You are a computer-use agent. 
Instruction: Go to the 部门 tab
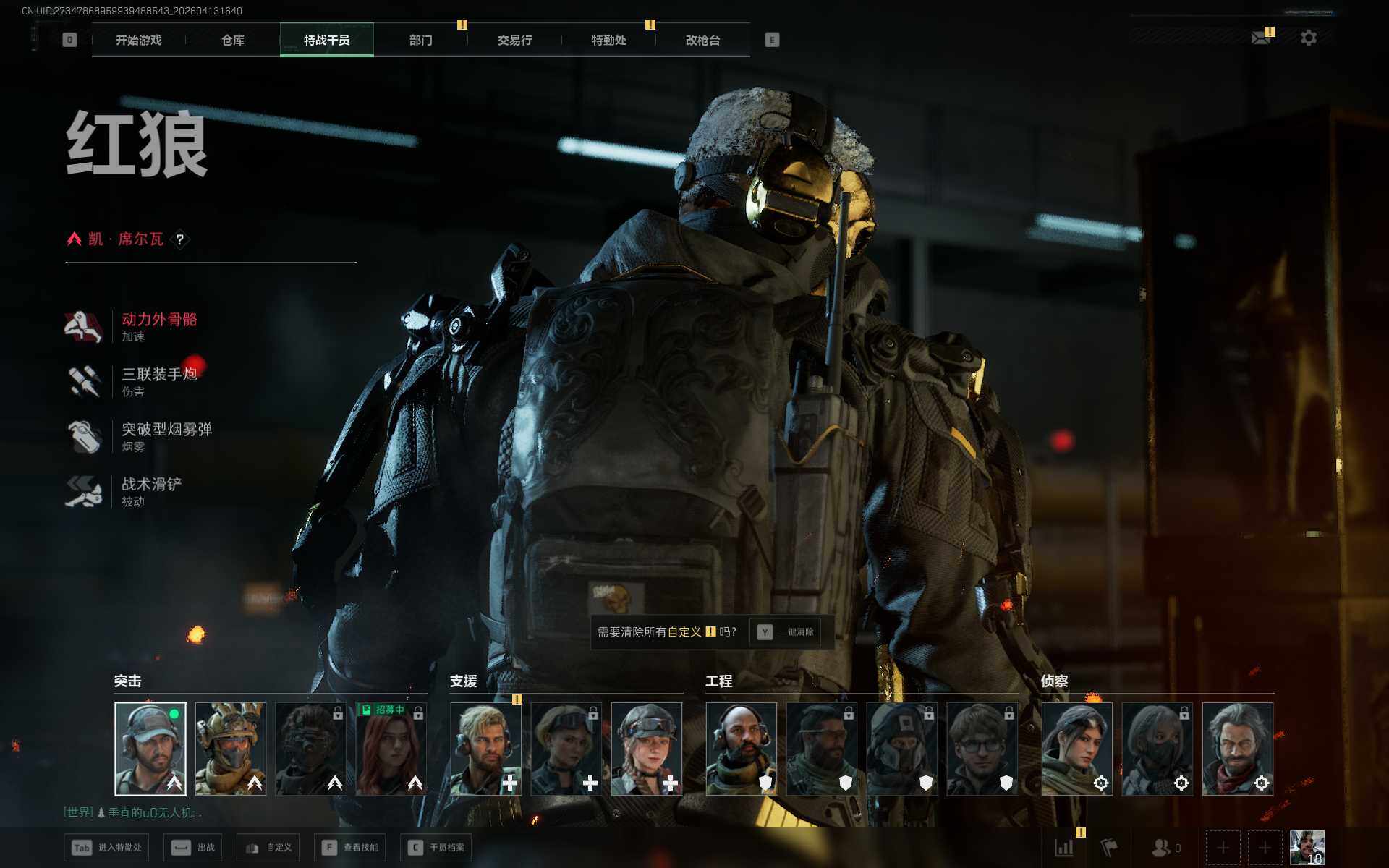click(420, 41)
